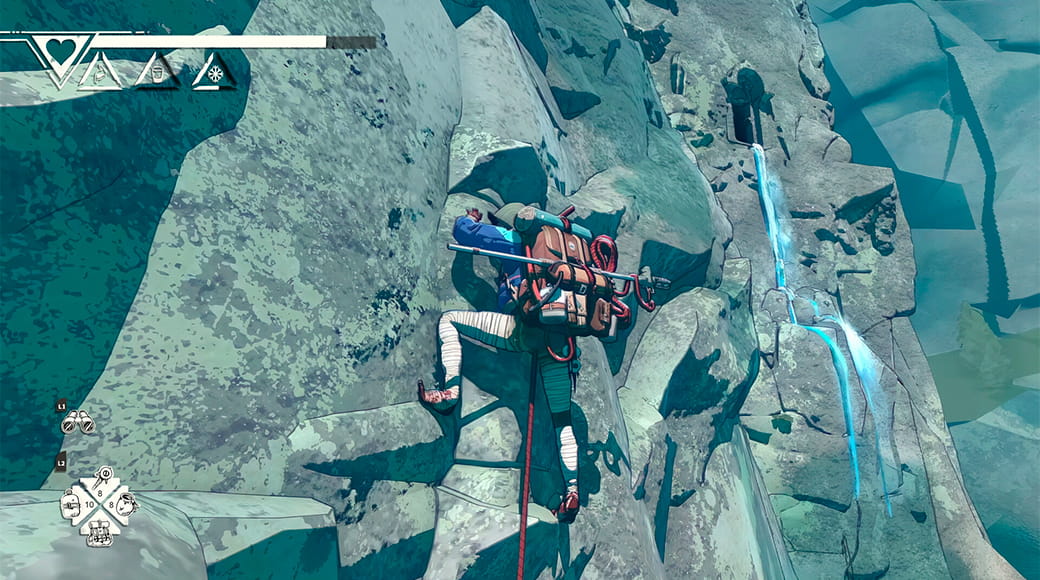1040x580 pixels.
Task: Check the thirst cup status icon
Action: (157, 74)
